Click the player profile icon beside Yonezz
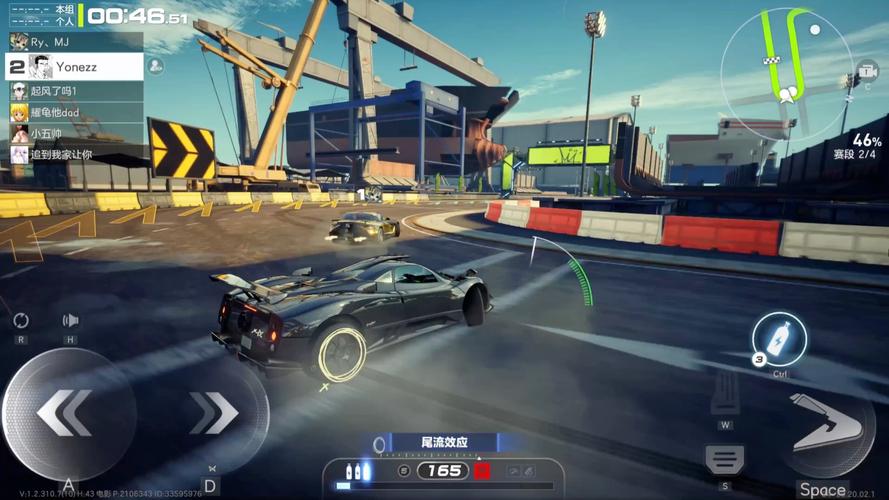The width and height of the screenshot is (889, 500). 155,66
